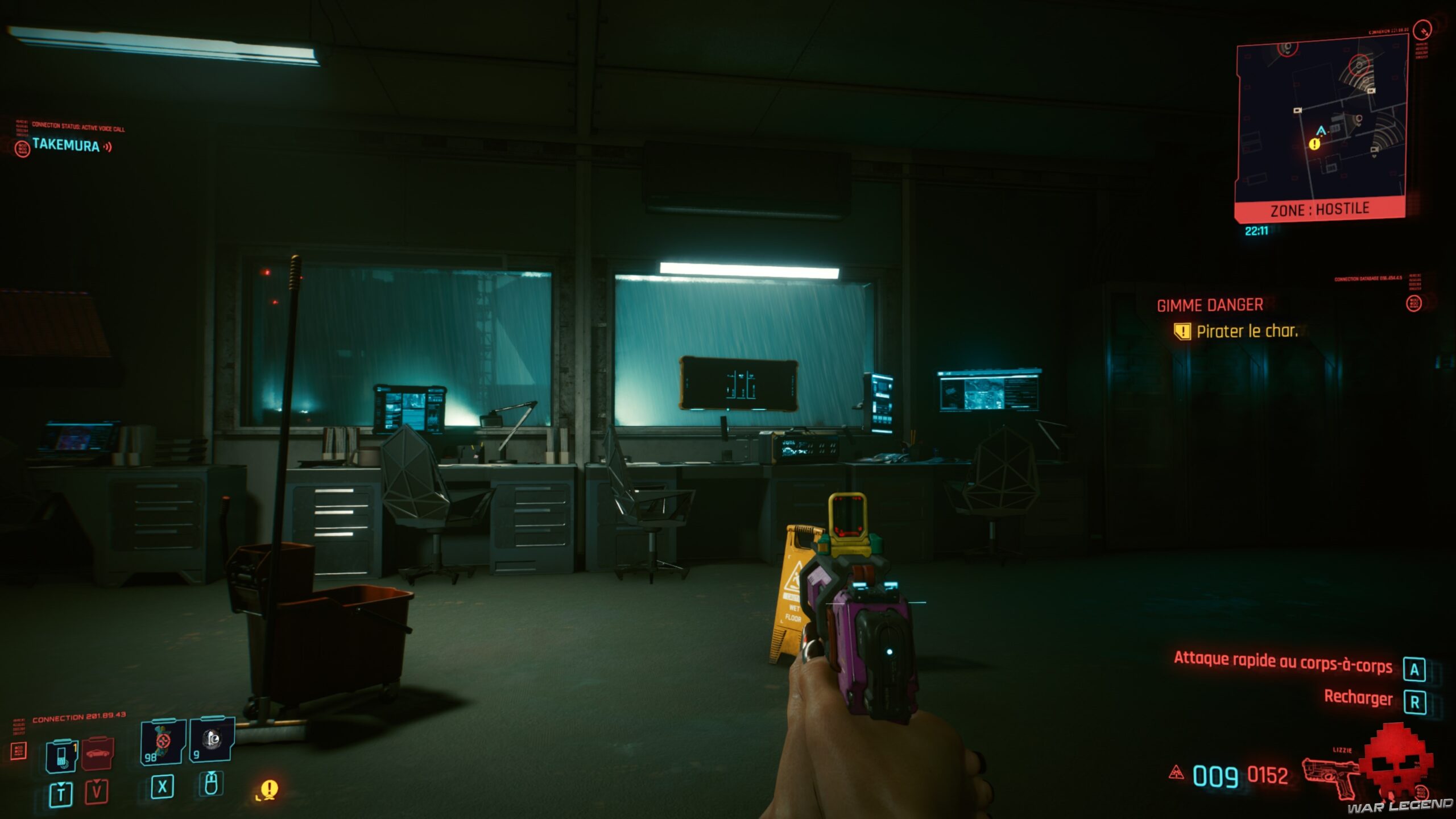Expand the chevron above the V slot

point(97,782)
